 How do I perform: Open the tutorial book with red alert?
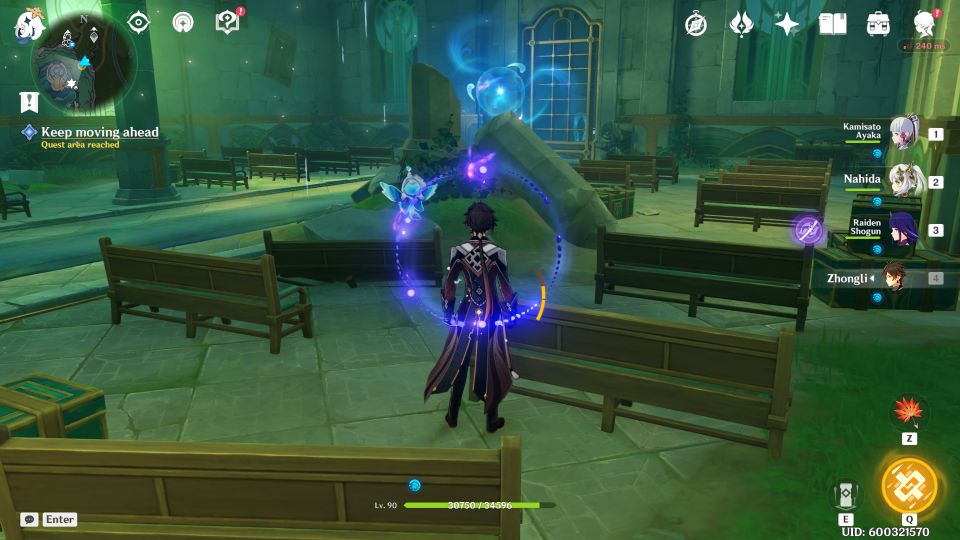pyautogui.click(x=227, y=22)
